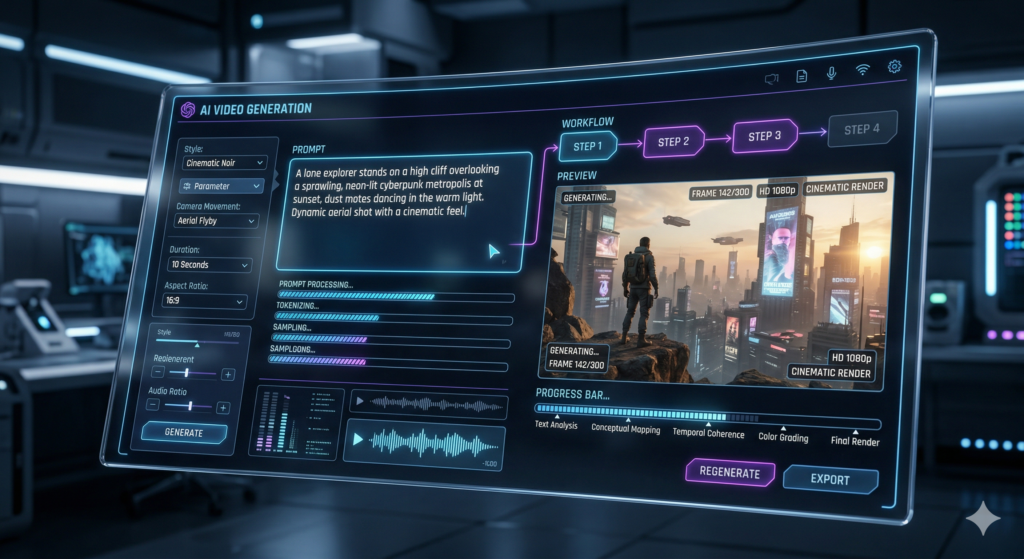The image size is (1024, 559).
Task: Open the Aerial Flyby camera movement dropdown
Action: coord(216,220)
